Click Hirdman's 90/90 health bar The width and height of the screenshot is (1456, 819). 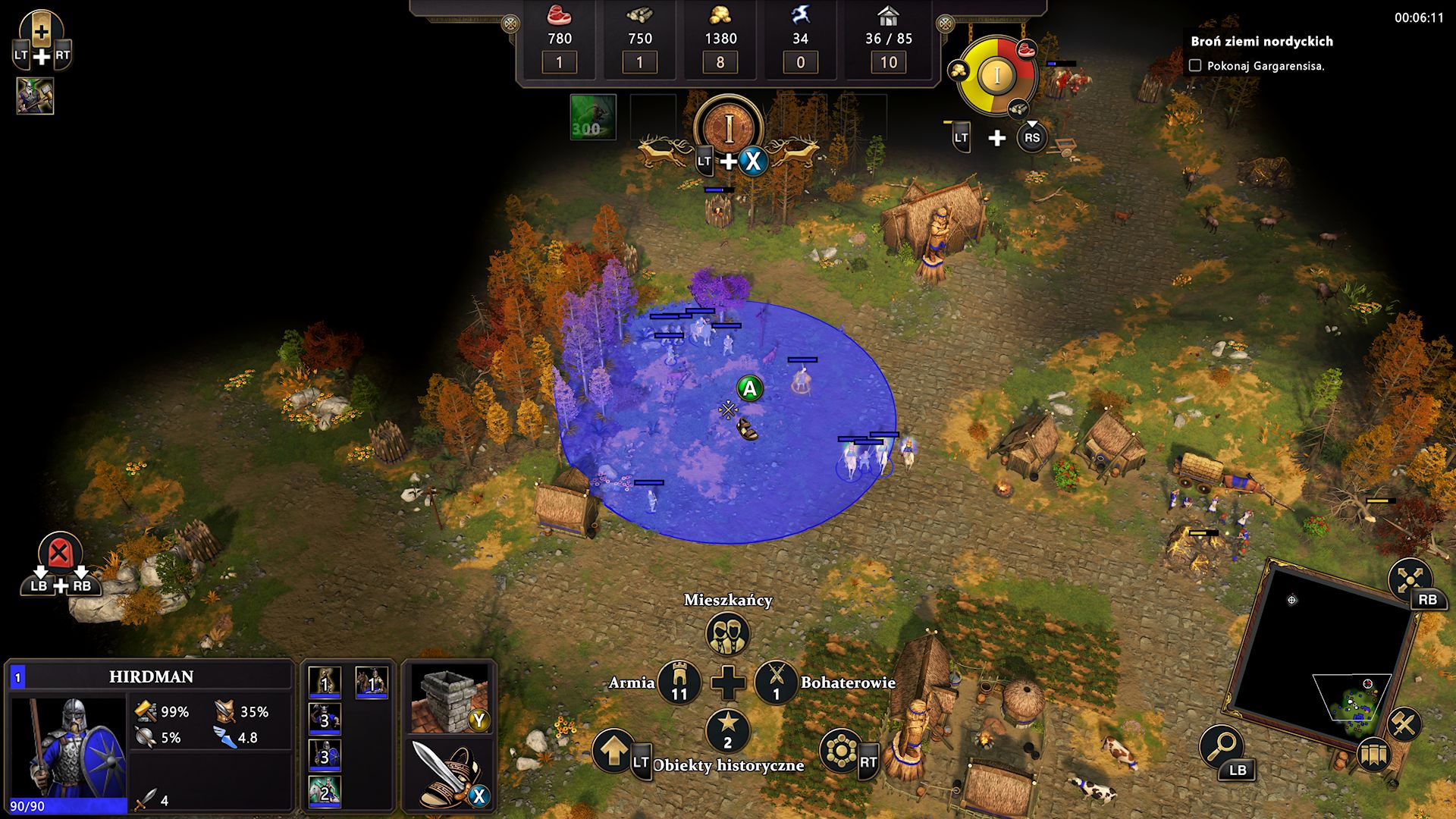(68, 805)
